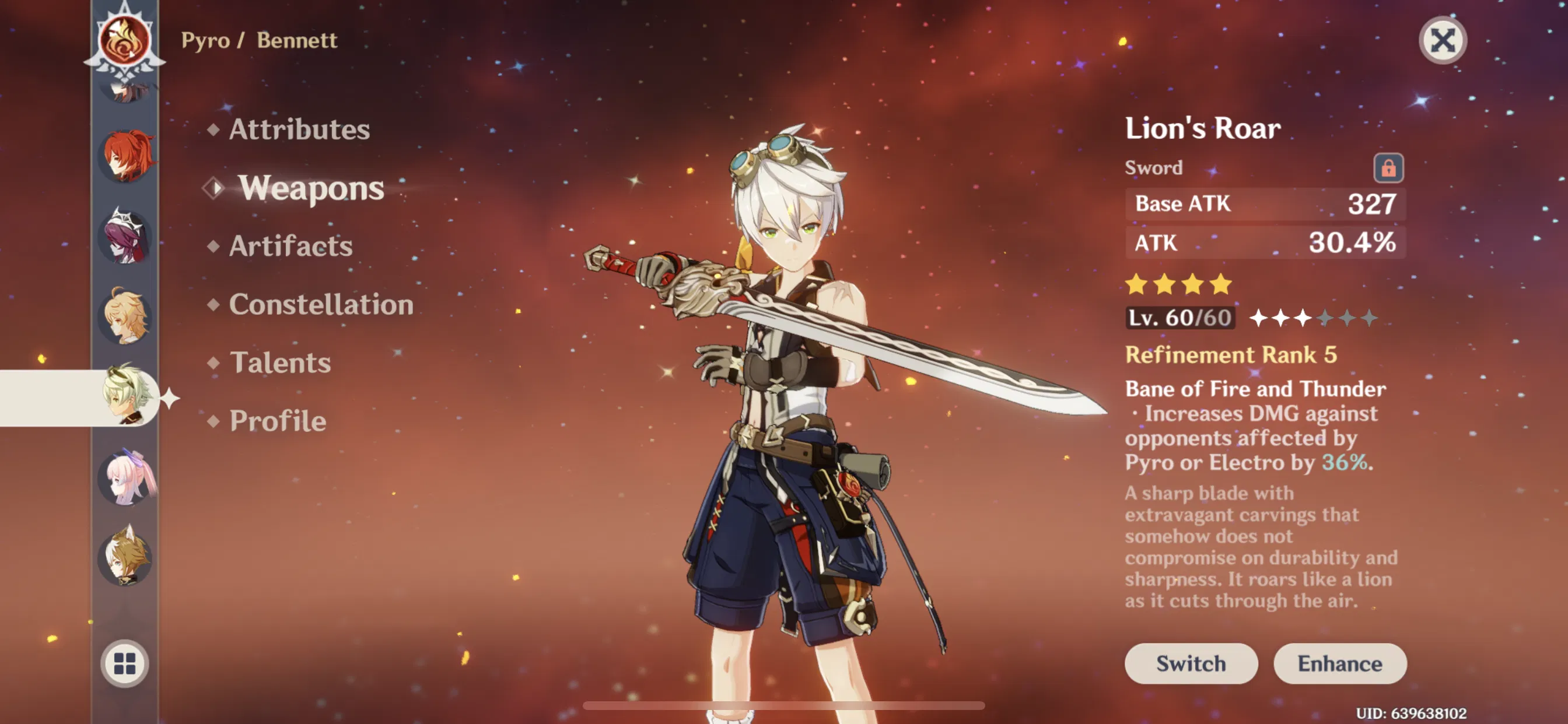Choose Rosaria's portrait in the character list
The height and width of the screenshot is (724, 1568).
point(126,236)
